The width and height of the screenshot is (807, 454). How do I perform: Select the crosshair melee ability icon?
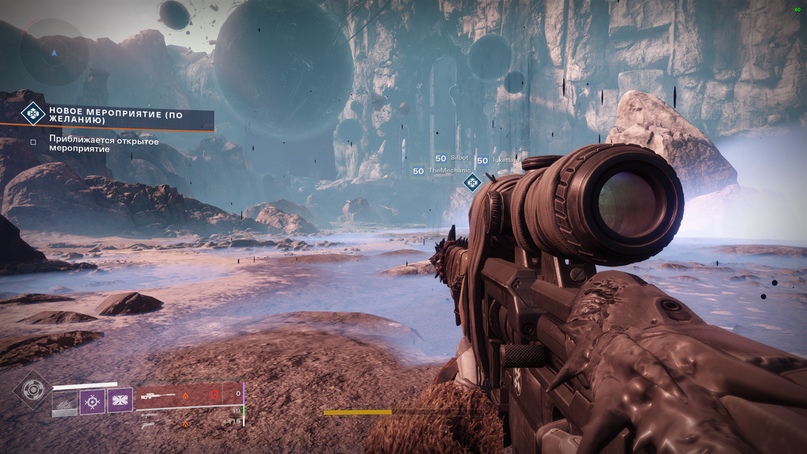coord(93,402)
